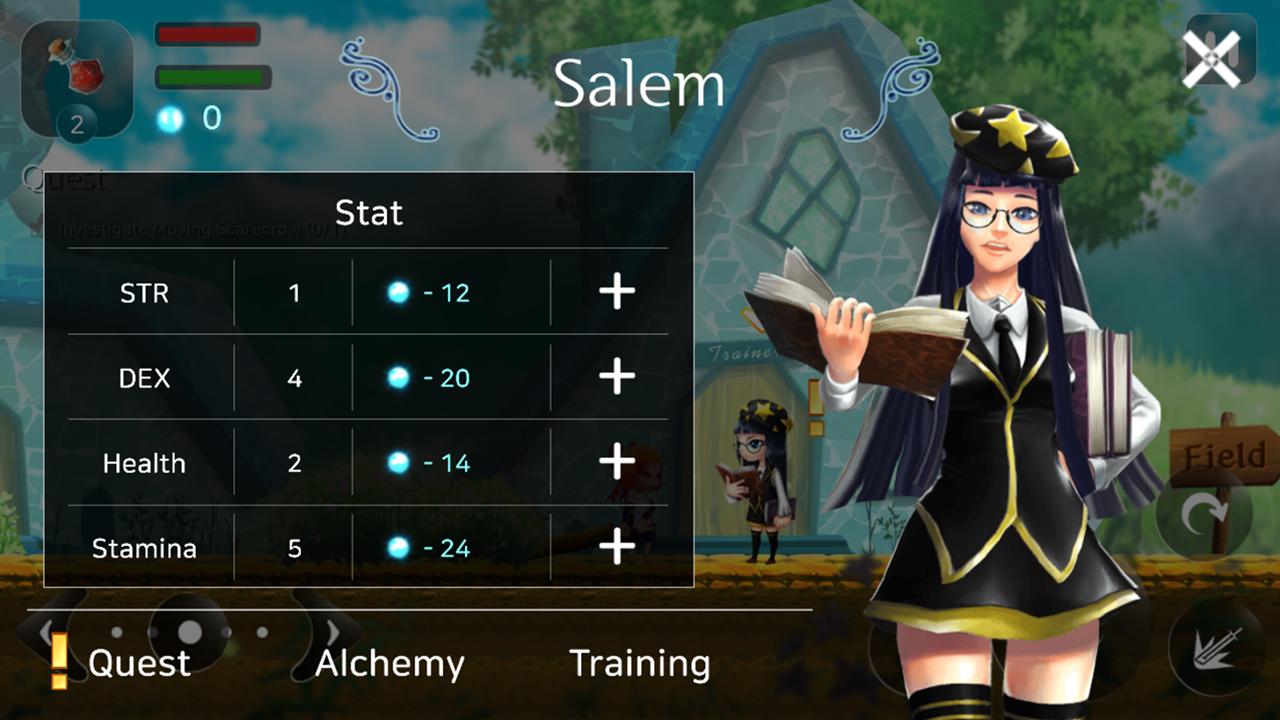Open the Quest tab
Viewport: 1280px width, 720px height.
point(138,663)
